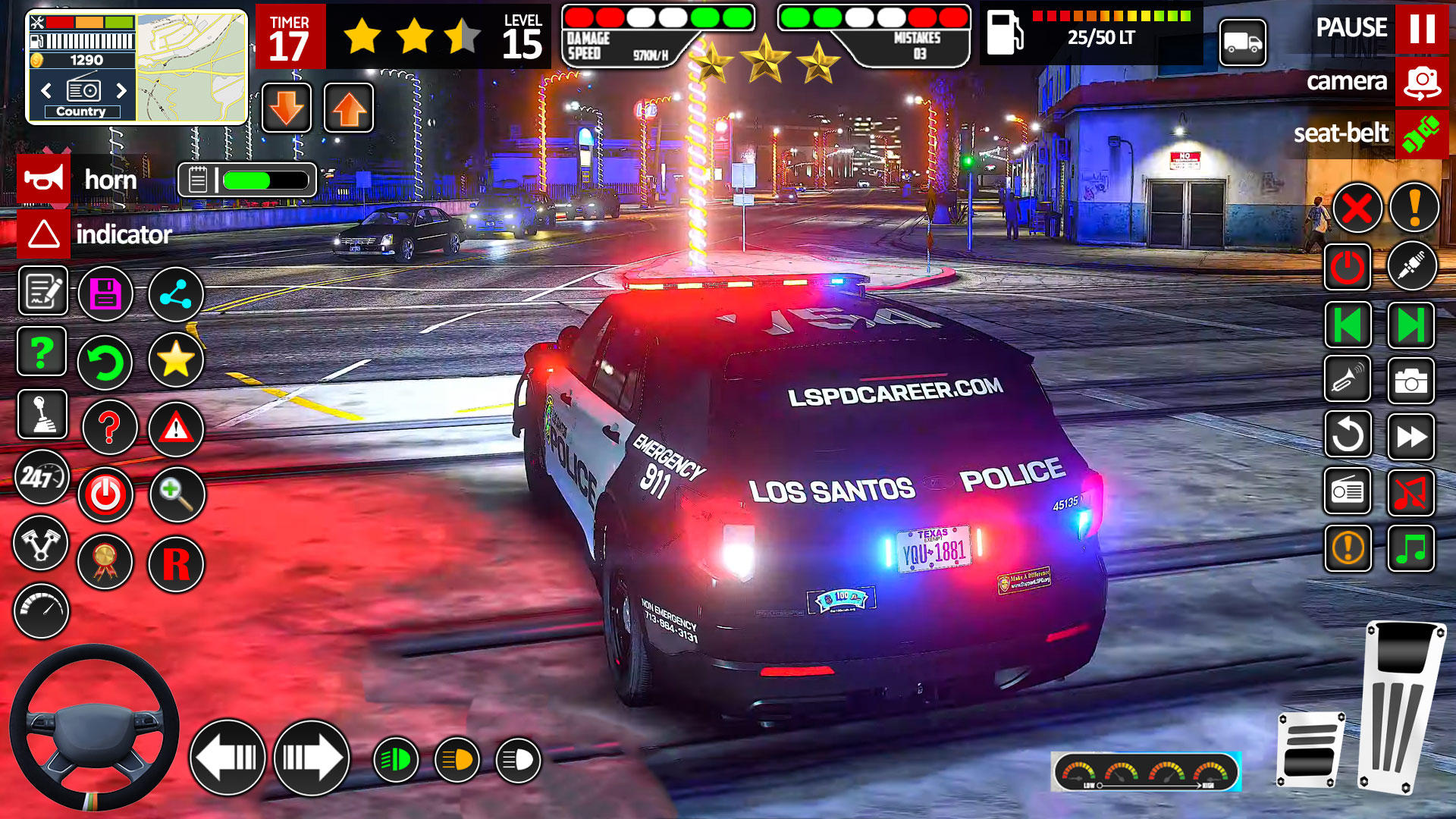Open the gear shifter settings icon
The image size is (1456, 819).
42,416
